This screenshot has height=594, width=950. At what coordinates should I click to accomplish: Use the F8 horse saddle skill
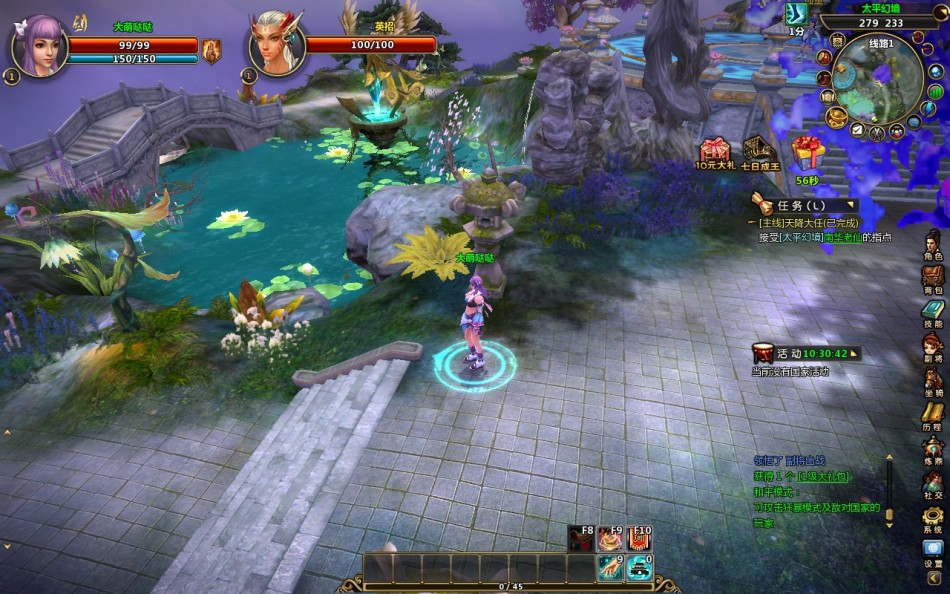pos(580,540)
